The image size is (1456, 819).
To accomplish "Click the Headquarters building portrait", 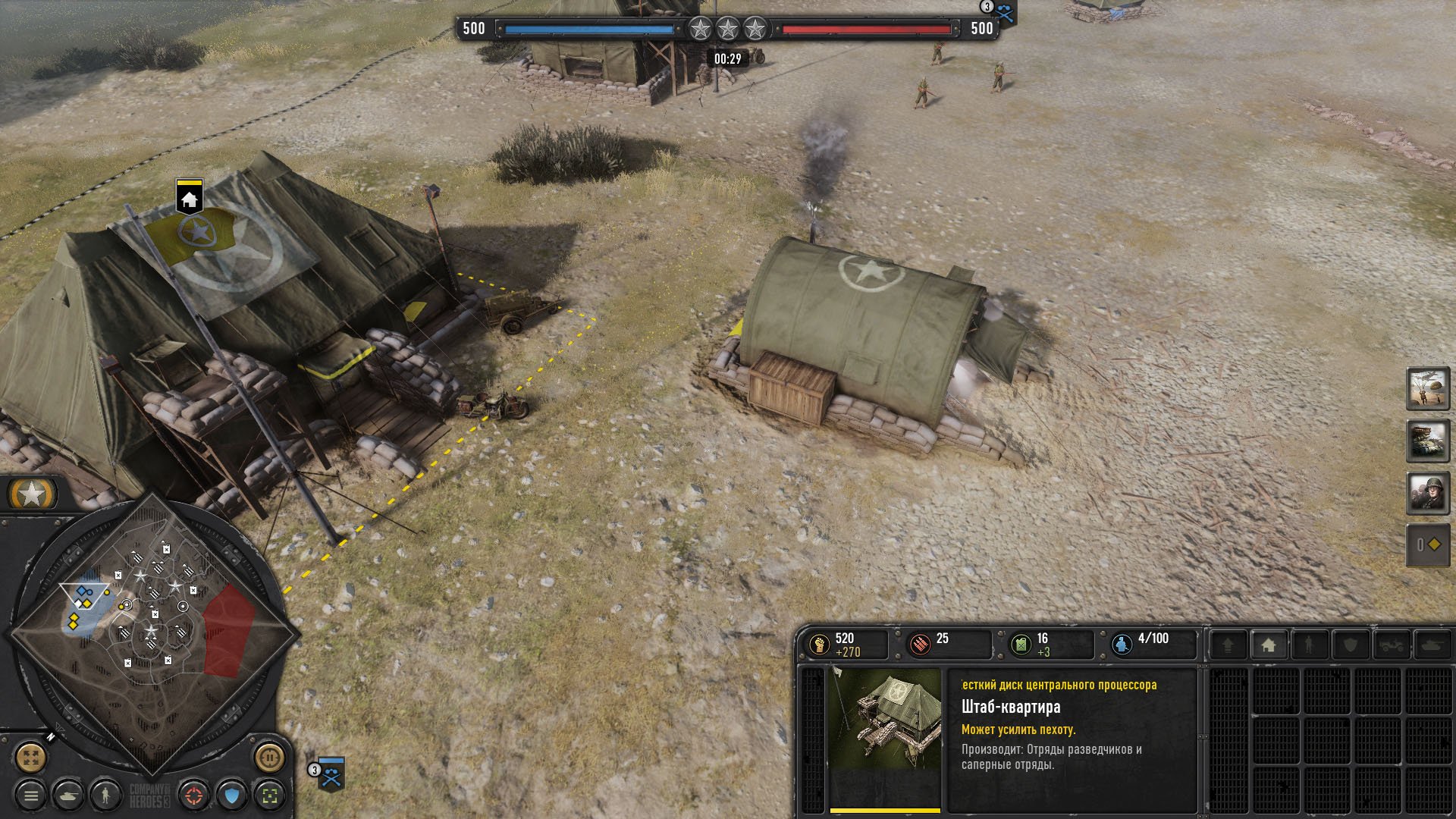I will tap(885, 727).
